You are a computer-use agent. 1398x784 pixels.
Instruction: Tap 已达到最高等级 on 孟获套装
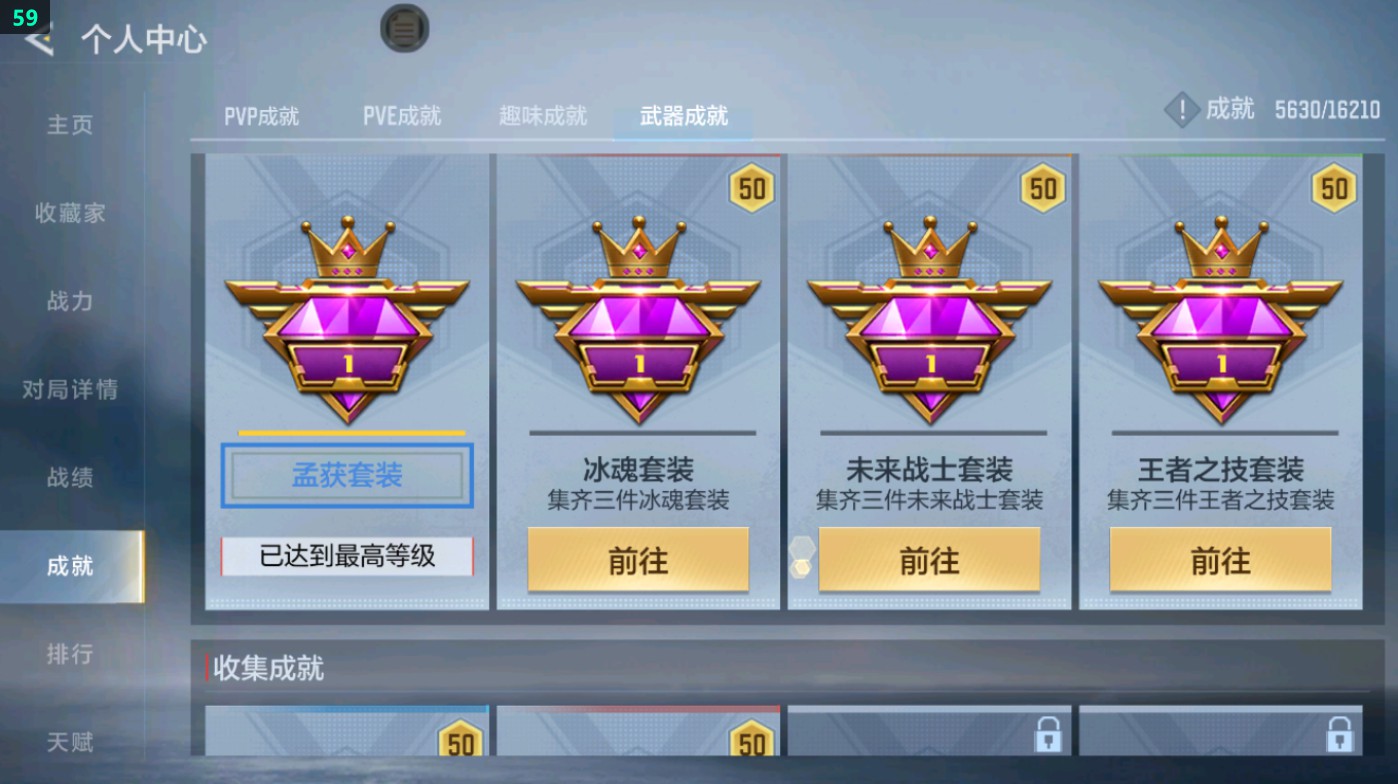click(x=346, y=558)
